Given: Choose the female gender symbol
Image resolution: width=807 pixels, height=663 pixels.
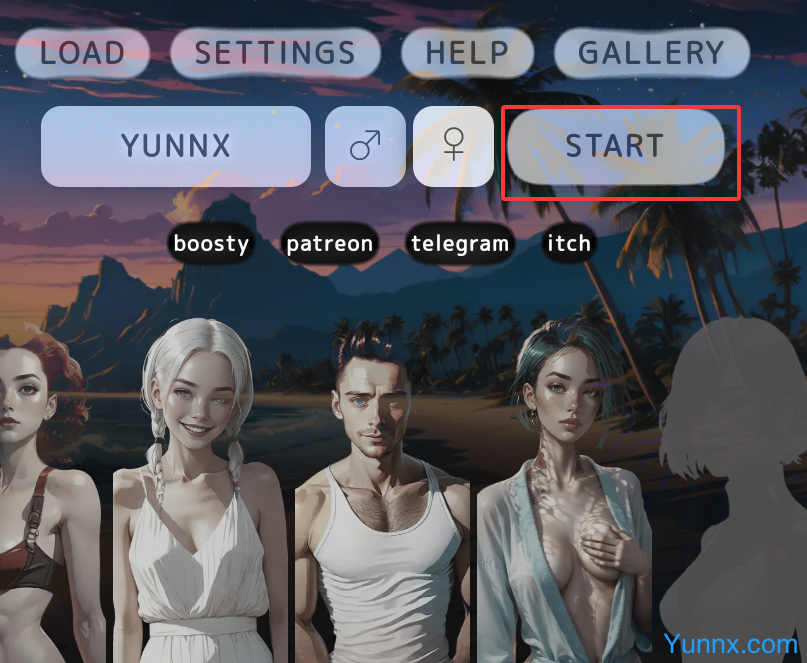Looking at the screenshot, I should [453, 146].
